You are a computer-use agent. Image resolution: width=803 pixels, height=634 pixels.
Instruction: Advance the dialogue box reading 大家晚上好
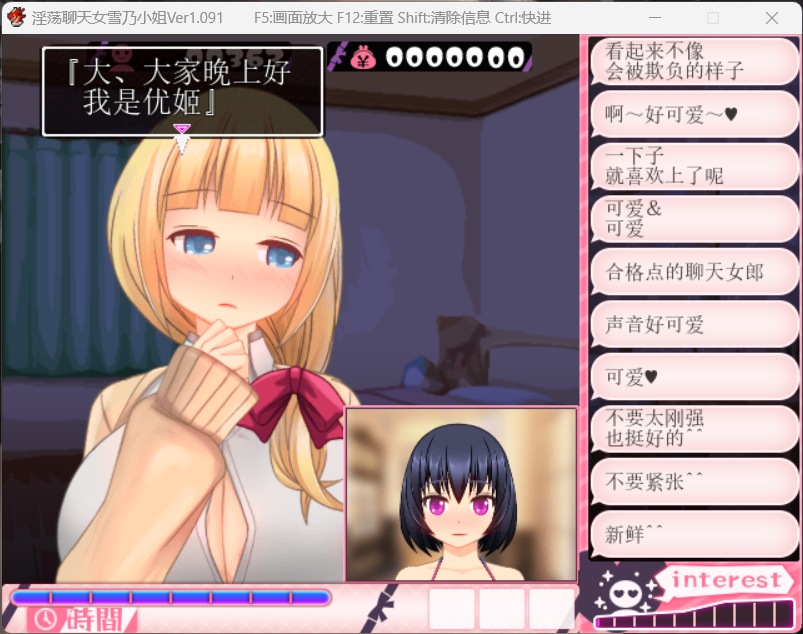pyautogui.click(x=182, y=90)
